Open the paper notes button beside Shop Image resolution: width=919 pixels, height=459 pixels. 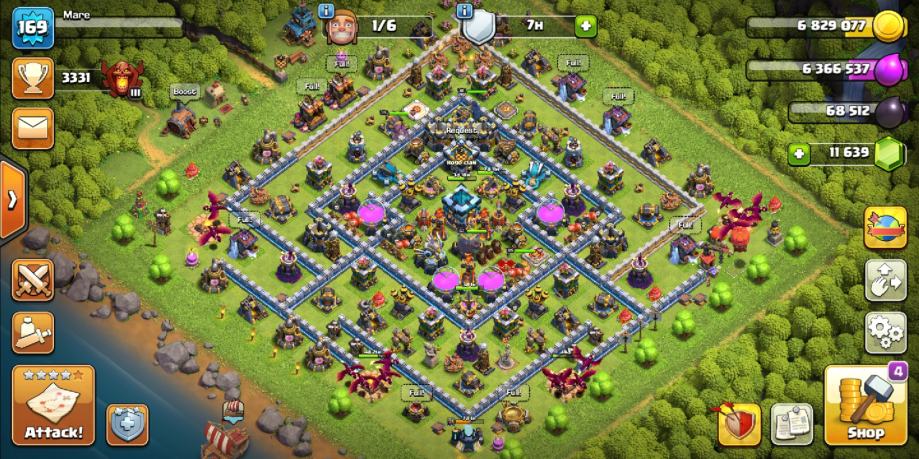pos(792,424)
